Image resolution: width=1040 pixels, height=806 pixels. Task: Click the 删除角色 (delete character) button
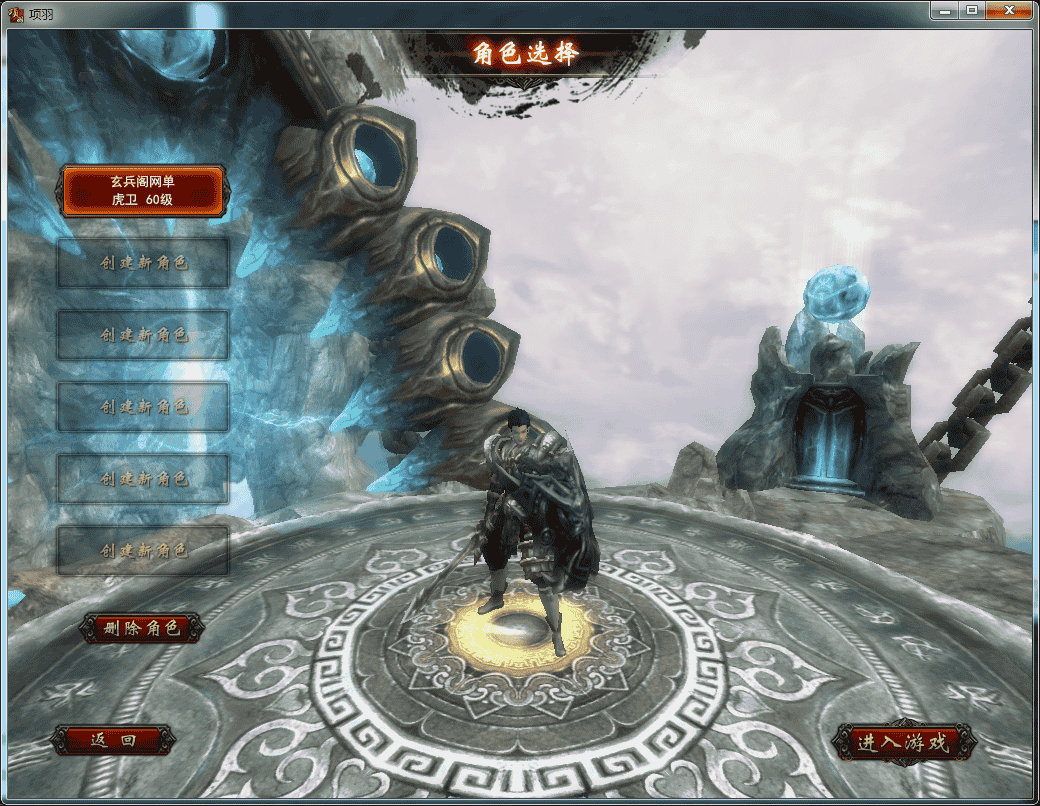pyautogui.click(x=142, y=628)
